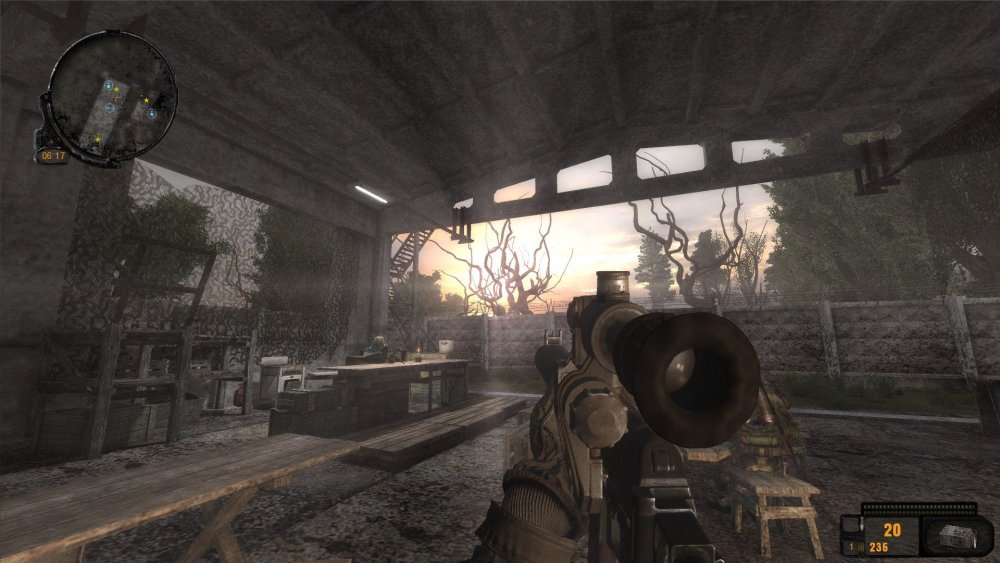Click the fire mode indicator showing 1
Viewport: 1000px width, 563px height.
point(850,546)
